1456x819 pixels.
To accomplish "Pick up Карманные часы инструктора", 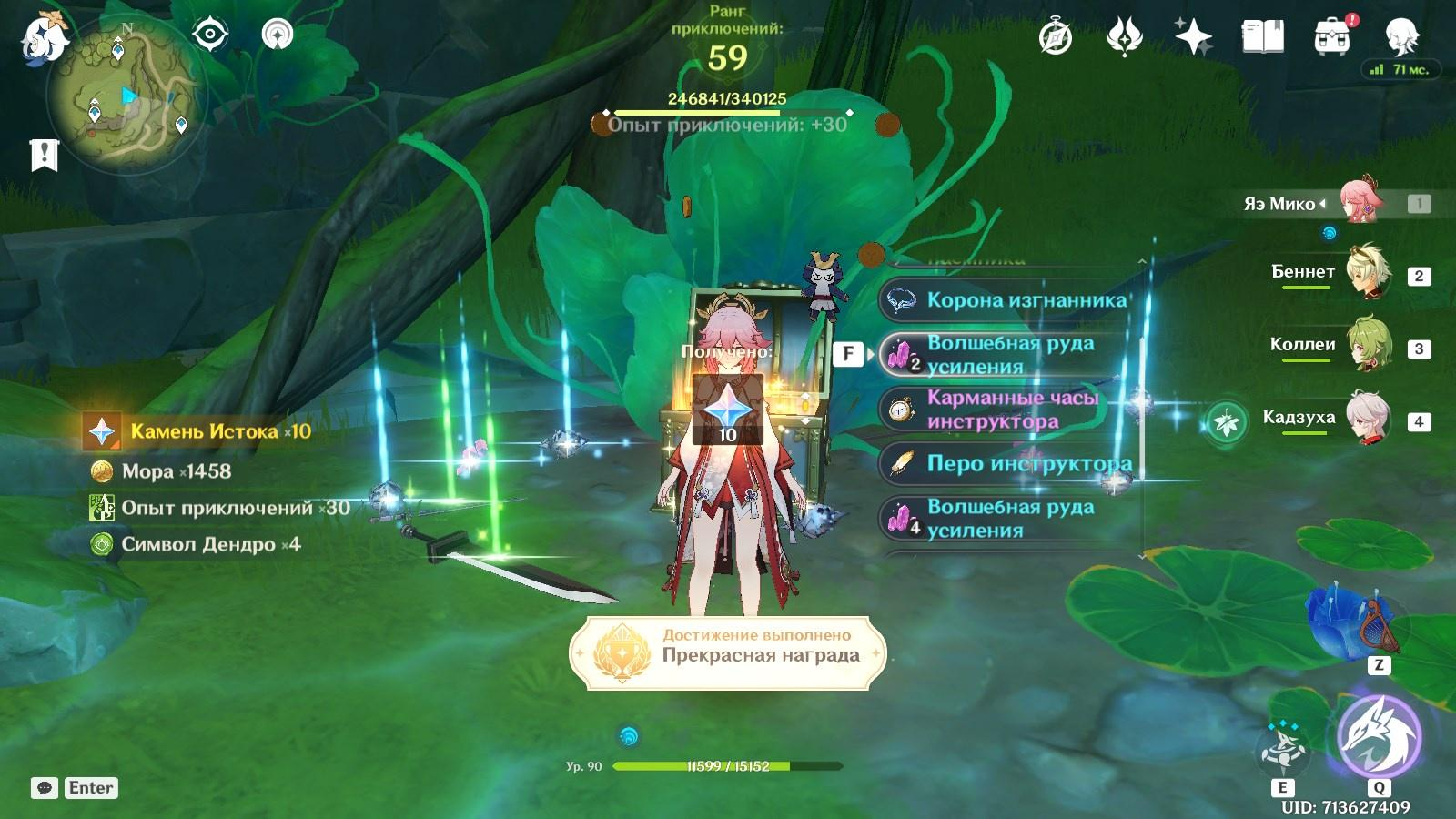I will pyautogui.click(x=1010, y=409).
